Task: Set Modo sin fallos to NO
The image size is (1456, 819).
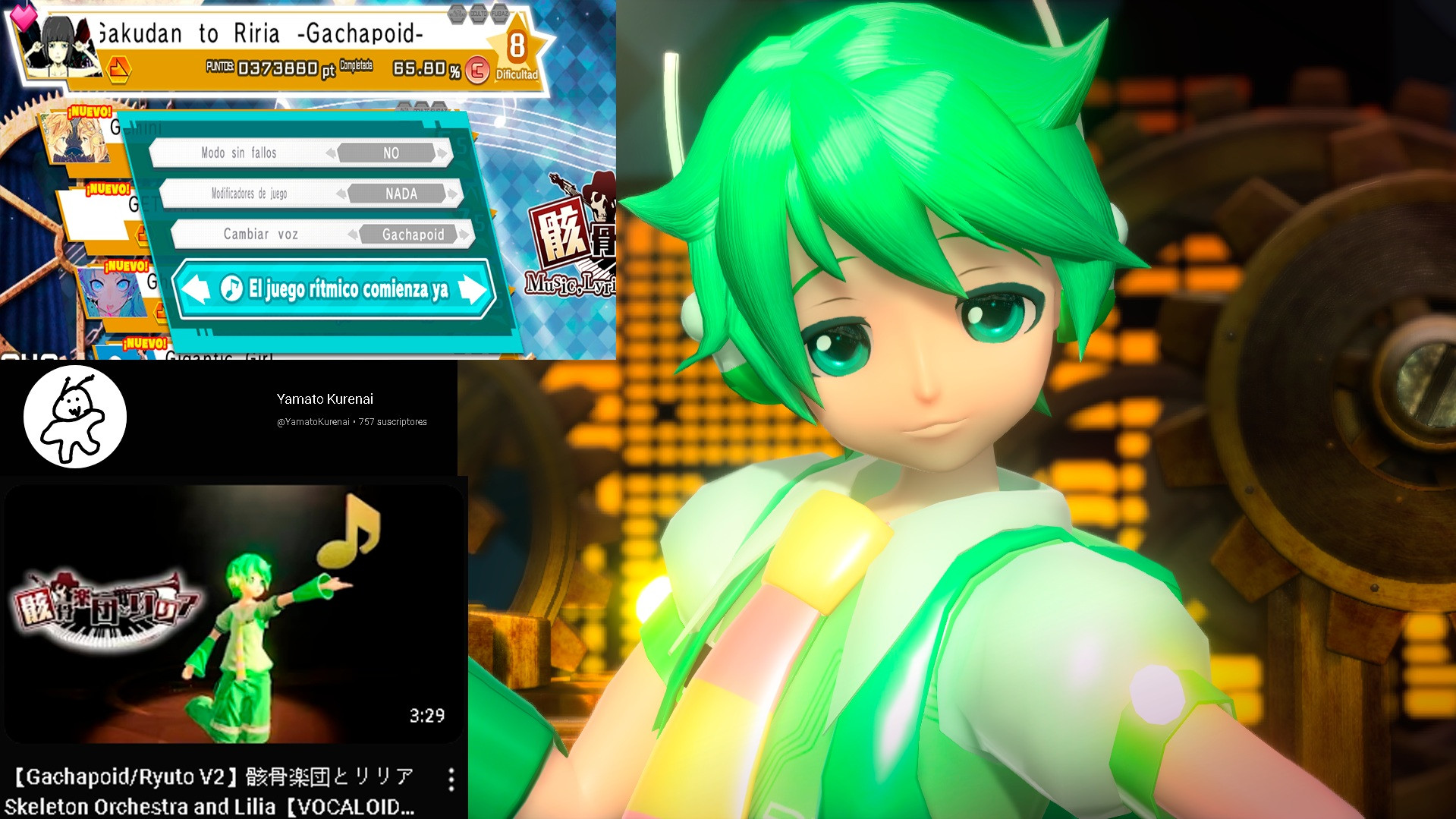Action: point(391,153)
